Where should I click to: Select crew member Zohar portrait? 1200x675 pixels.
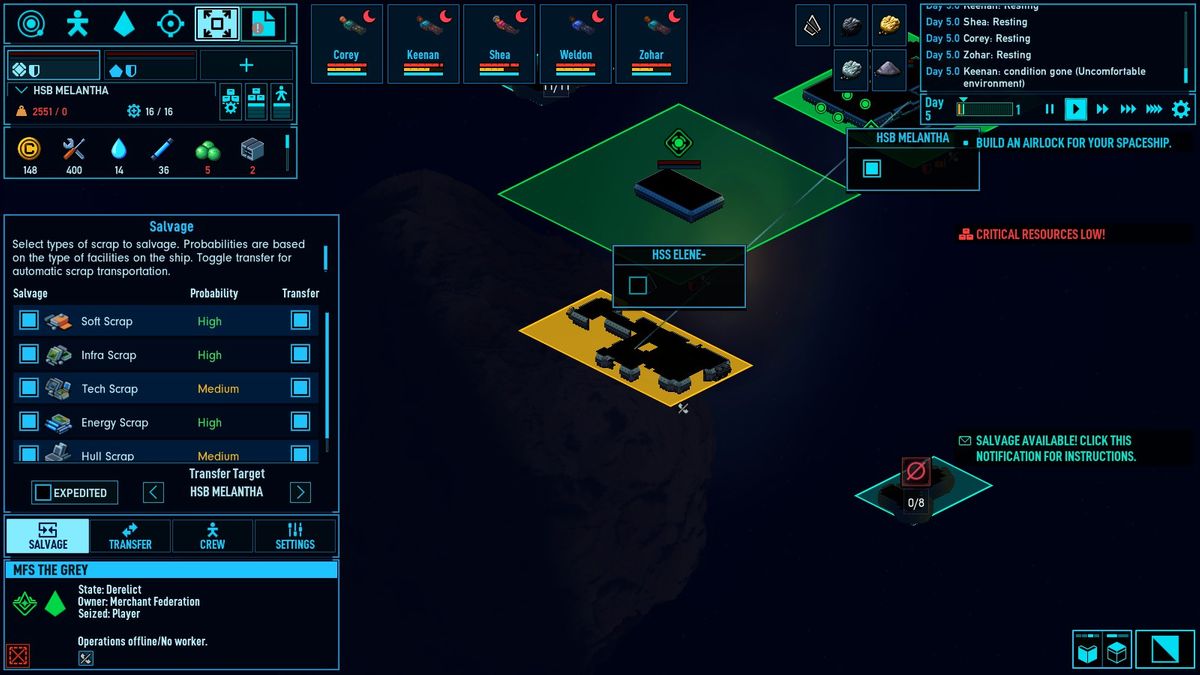point(651,44)
